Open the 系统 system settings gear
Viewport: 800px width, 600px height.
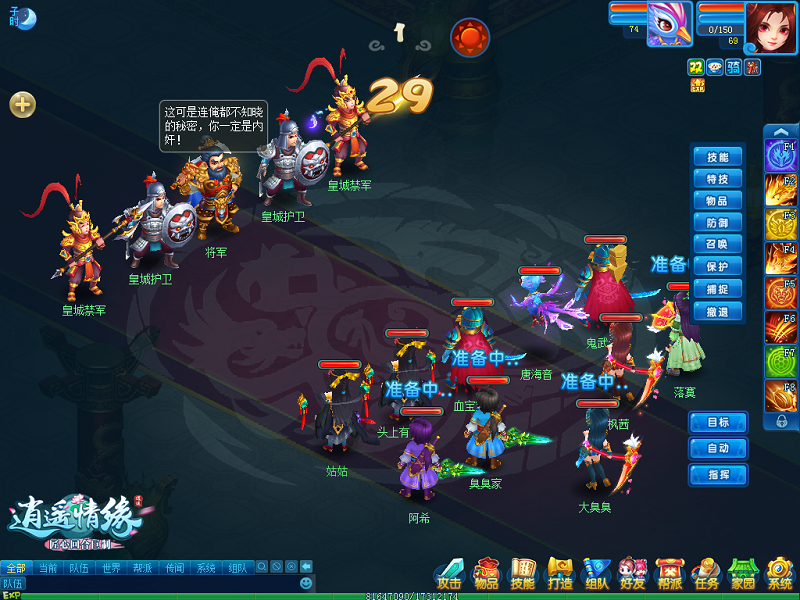(780, 573)
